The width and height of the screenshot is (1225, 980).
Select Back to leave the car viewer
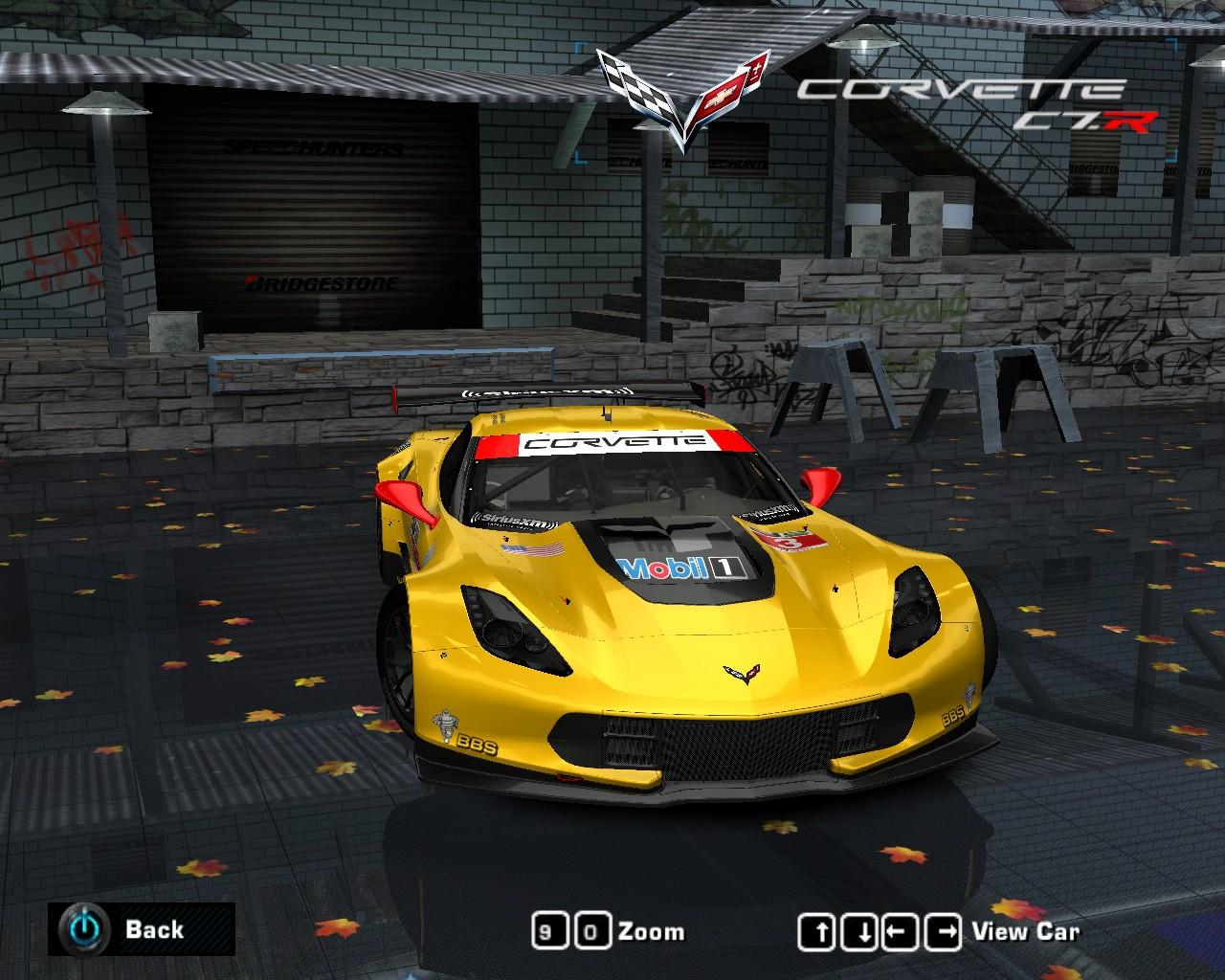pyautogui.click(x=156, y=929)
